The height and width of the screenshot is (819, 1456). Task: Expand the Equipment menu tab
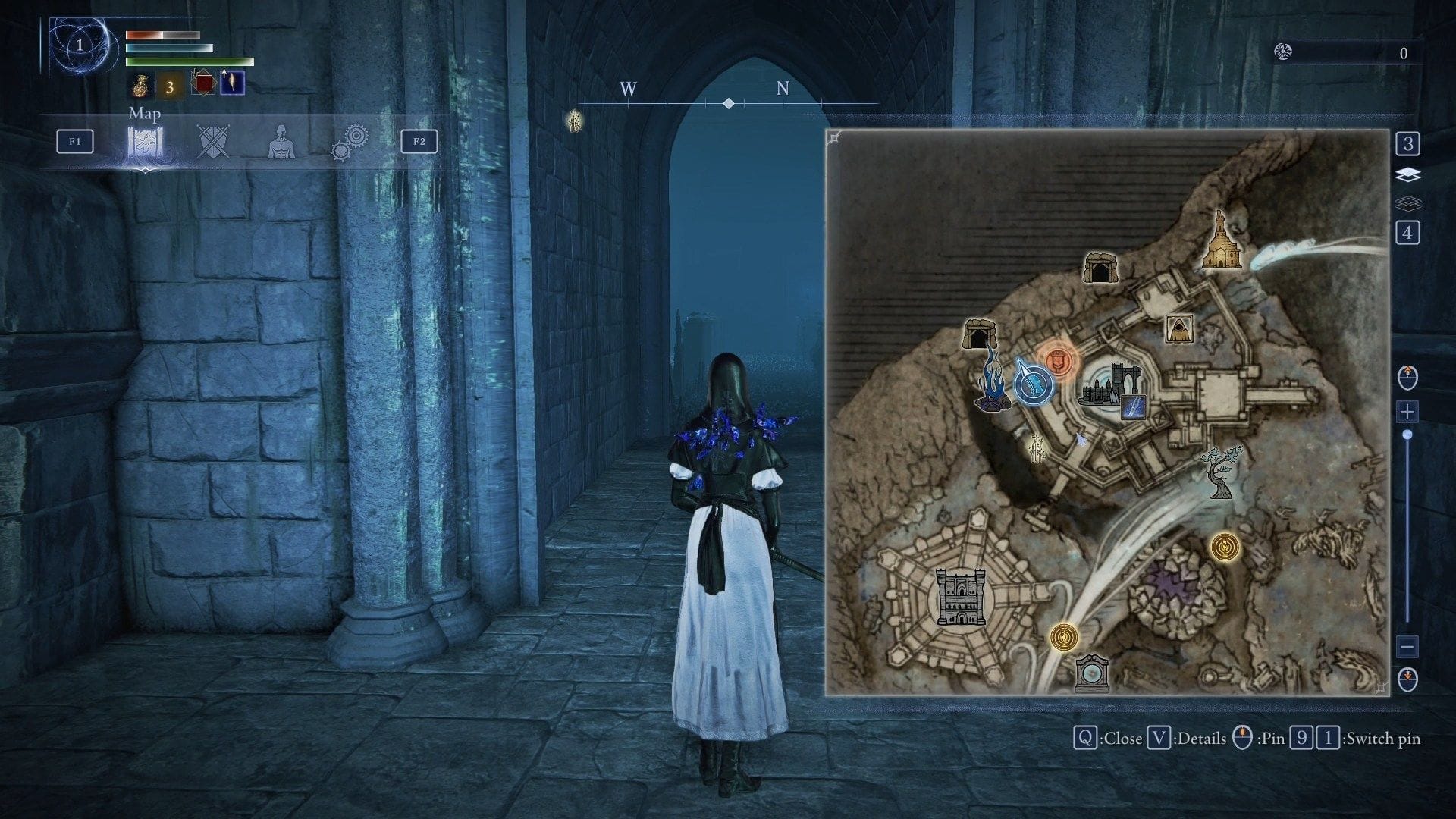click(x=213, y=141)
